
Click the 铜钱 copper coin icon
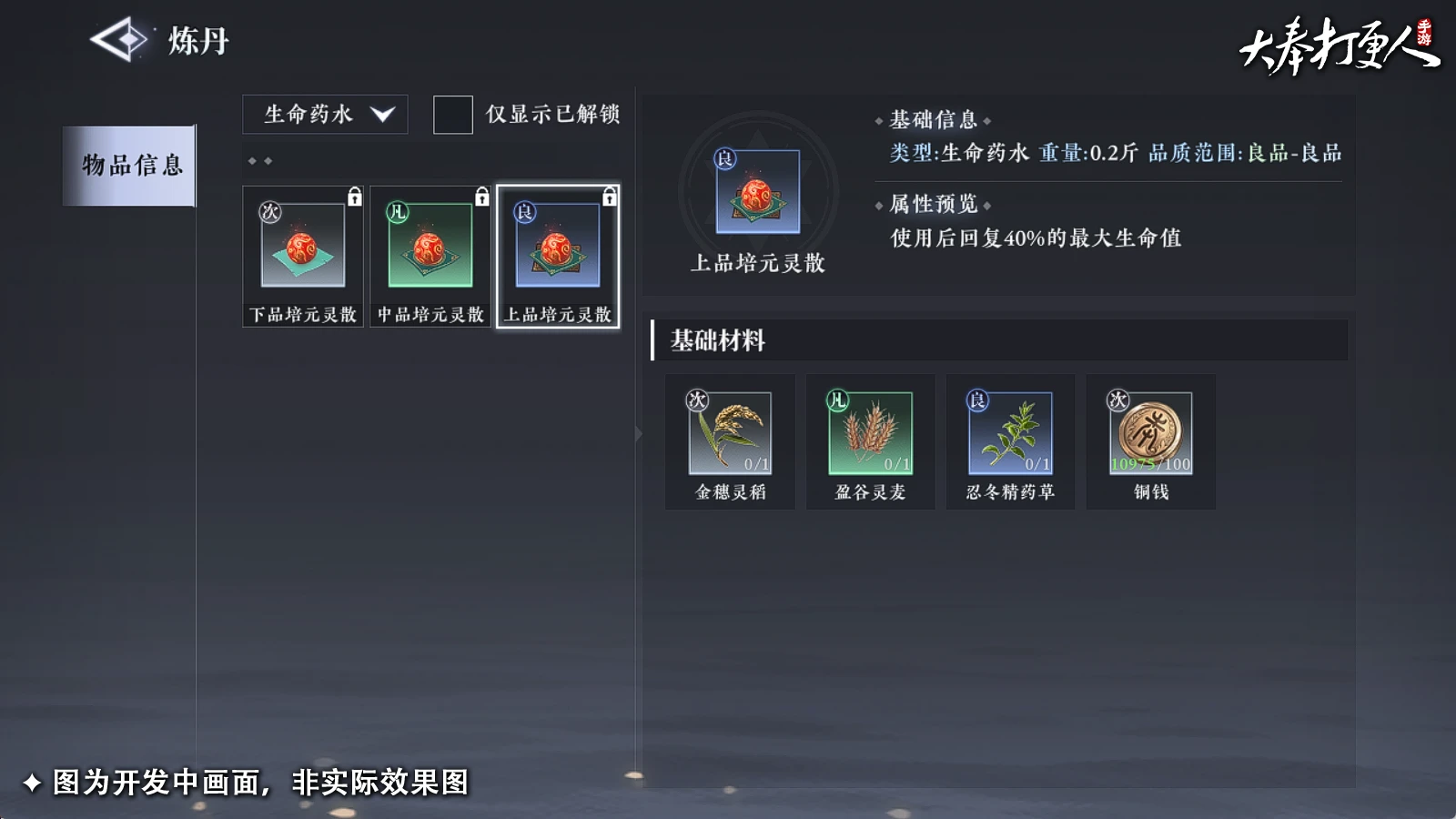coord(1150,434)
